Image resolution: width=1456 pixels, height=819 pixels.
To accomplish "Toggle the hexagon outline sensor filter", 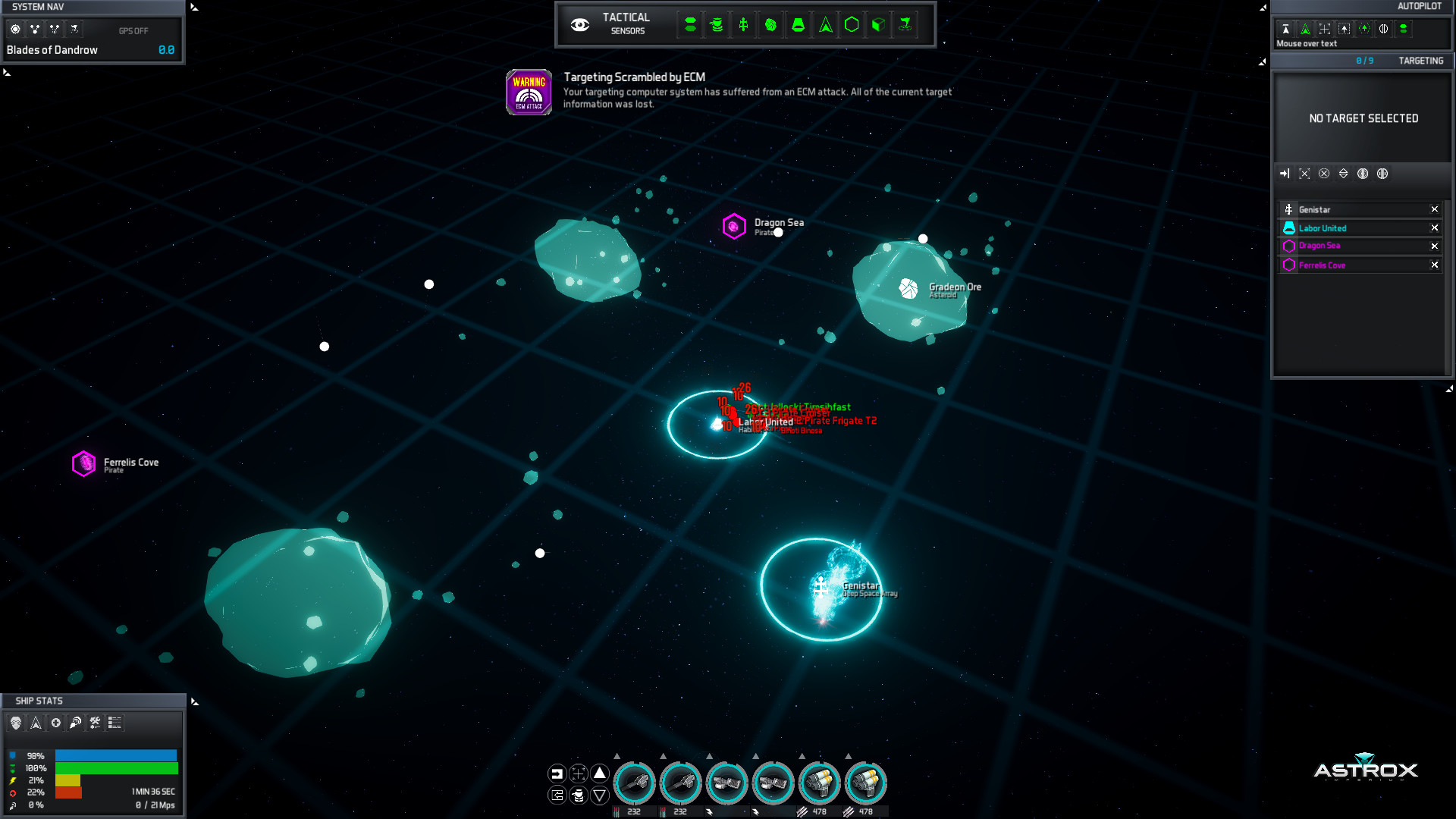I will pos(852,25).
